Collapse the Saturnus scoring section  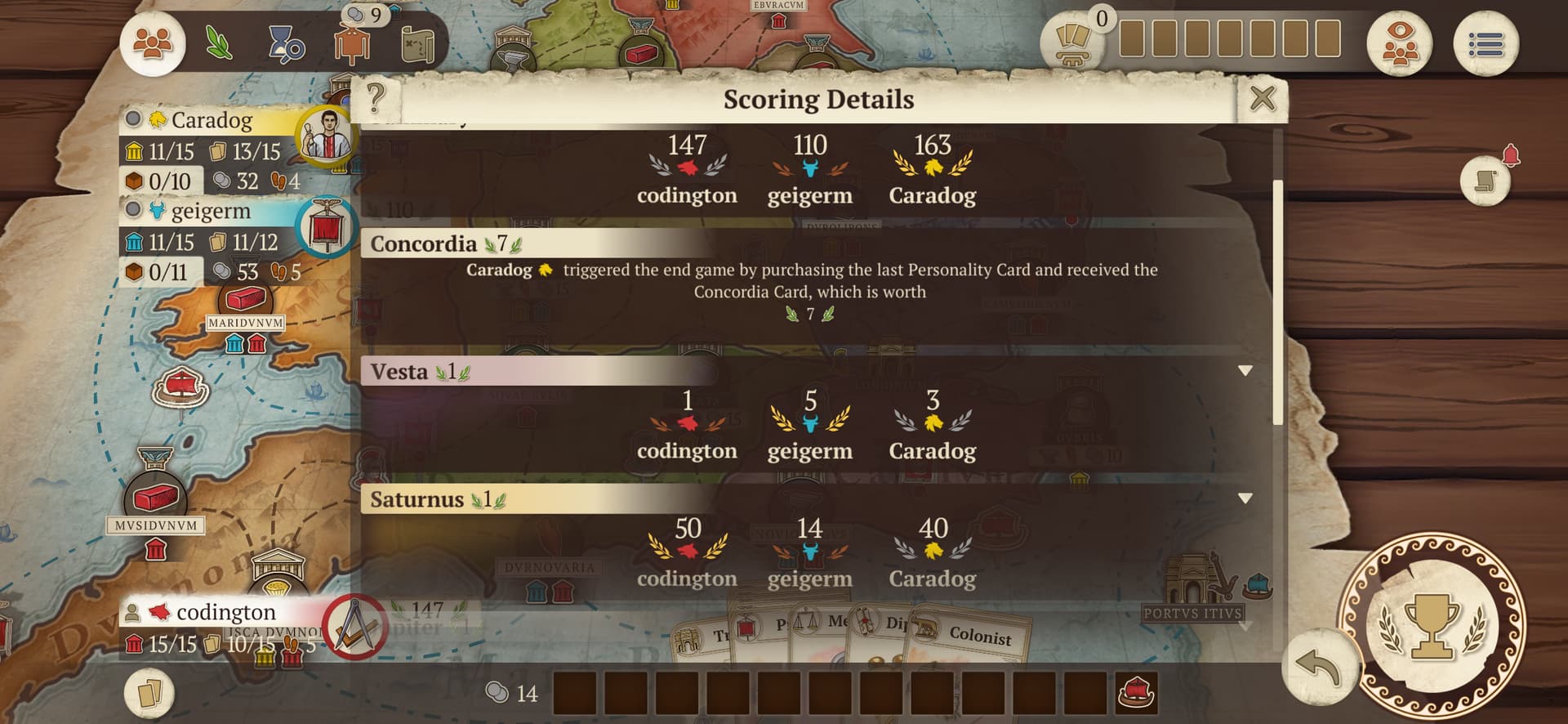tap(1245, 498)
